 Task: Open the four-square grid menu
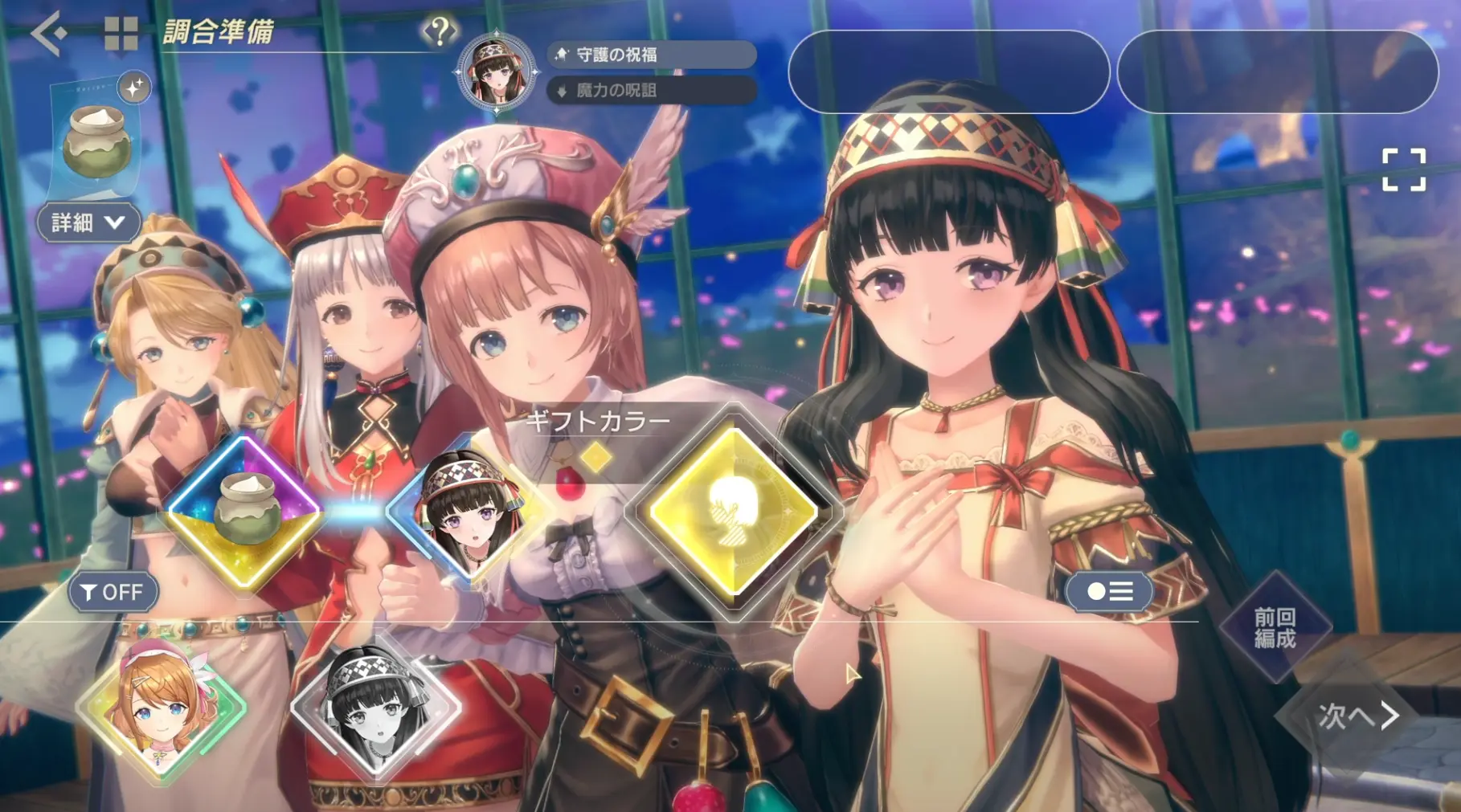click(121, 34)
